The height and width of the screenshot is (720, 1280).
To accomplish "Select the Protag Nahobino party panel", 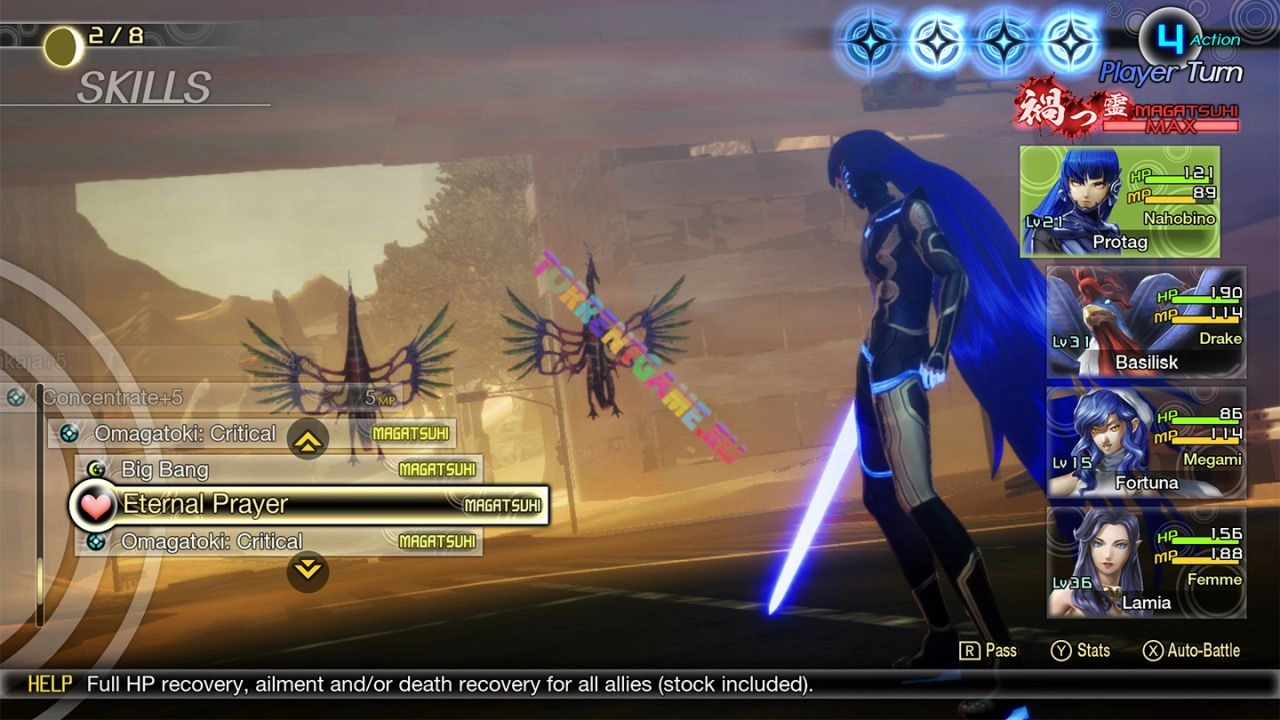I will click(1119, 202).
